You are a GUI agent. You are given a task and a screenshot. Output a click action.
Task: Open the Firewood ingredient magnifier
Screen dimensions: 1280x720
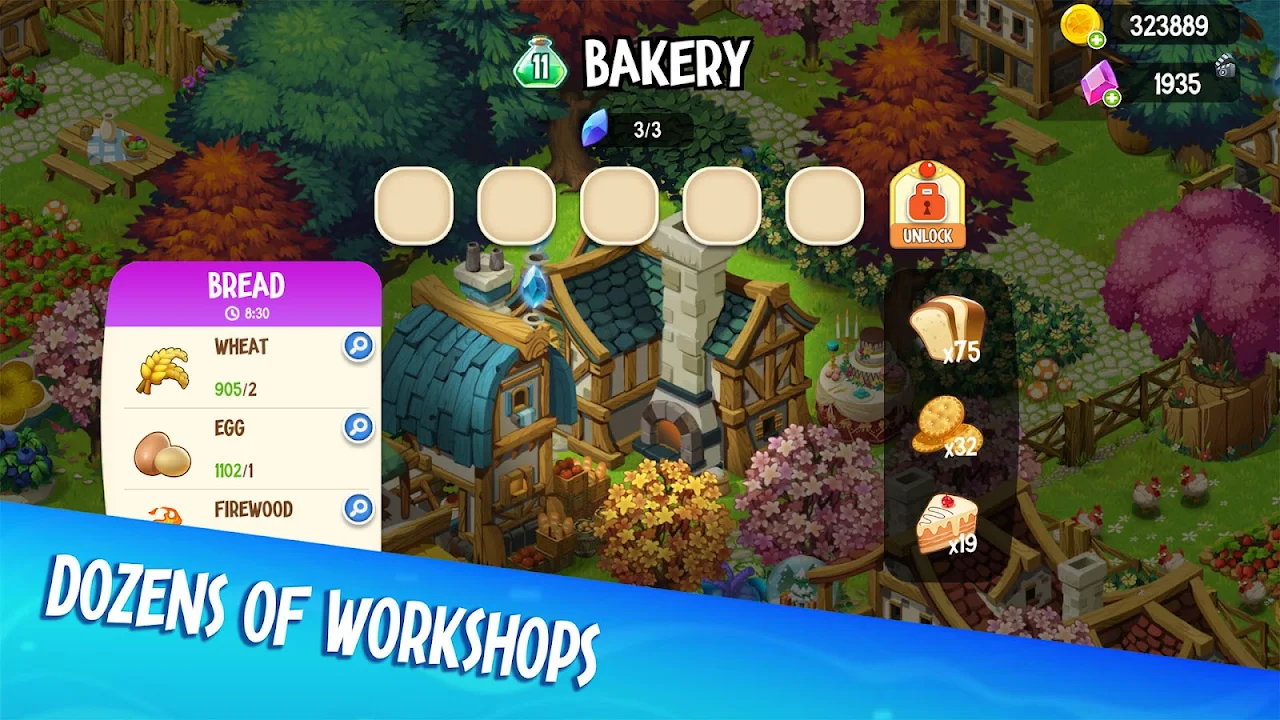(358, 508)
